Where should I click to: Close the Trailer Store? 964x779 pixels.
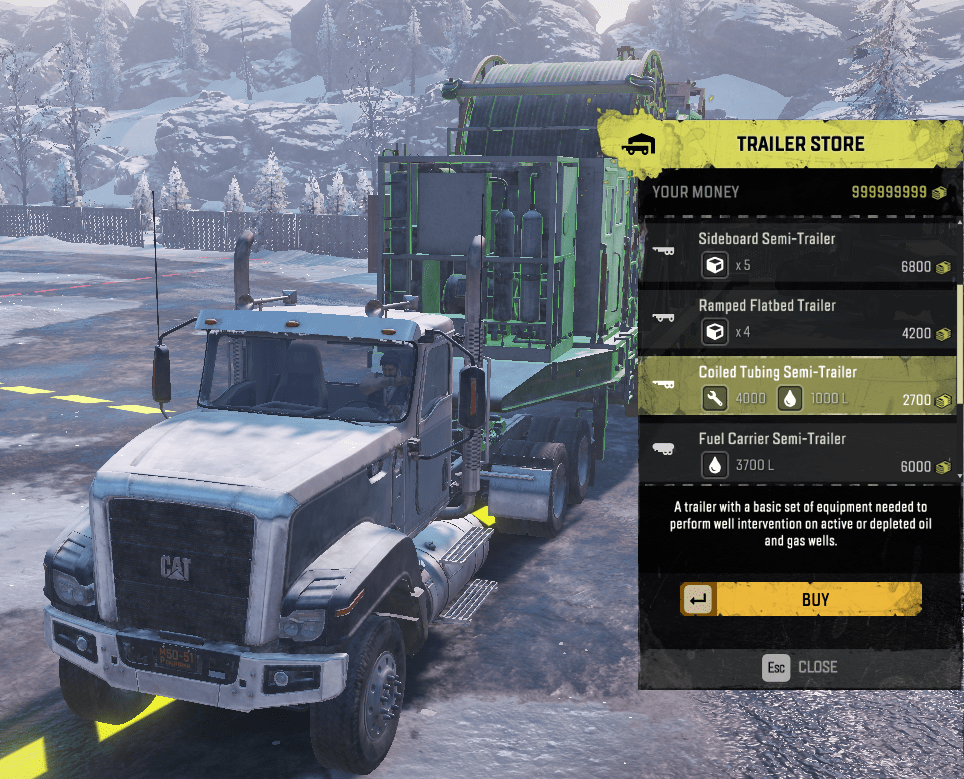pyautogui.click(x=801, y=667)
